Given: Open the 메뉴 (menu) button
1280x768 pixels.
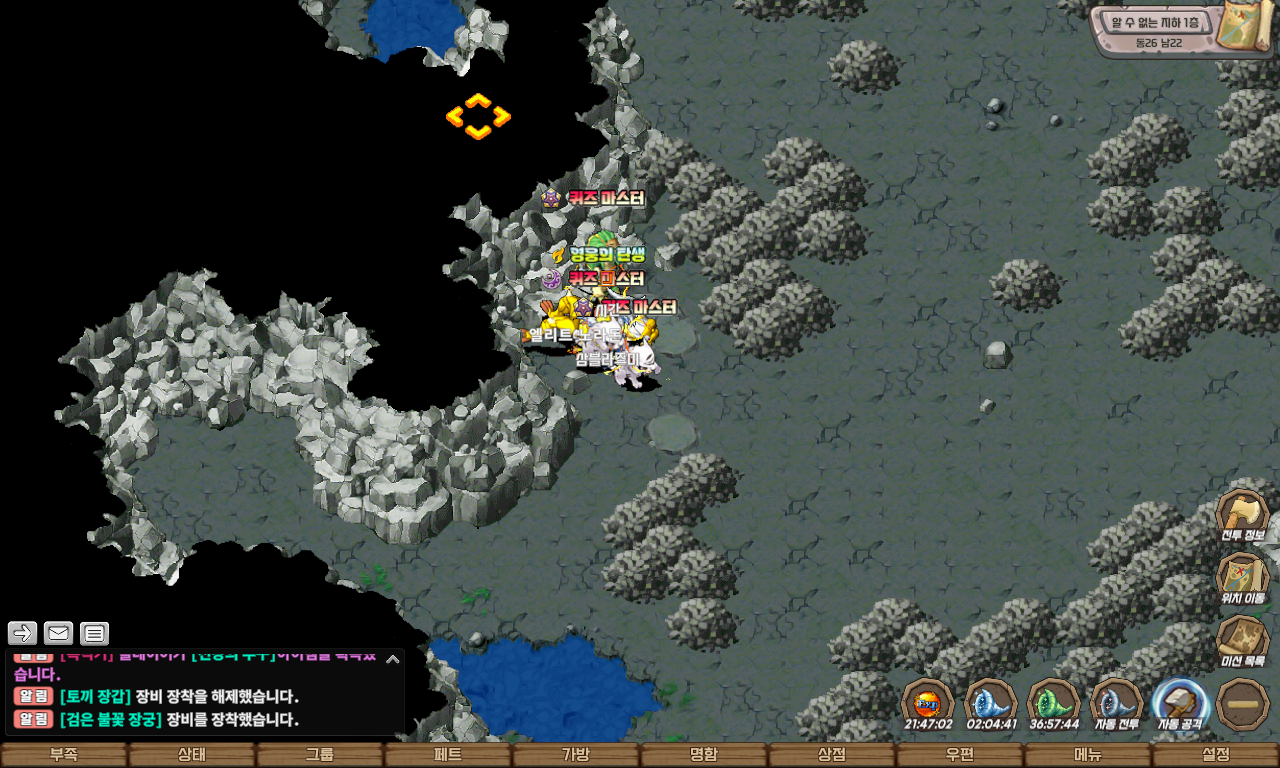Looking at the screenshot, I should (x=1088, y=755).
